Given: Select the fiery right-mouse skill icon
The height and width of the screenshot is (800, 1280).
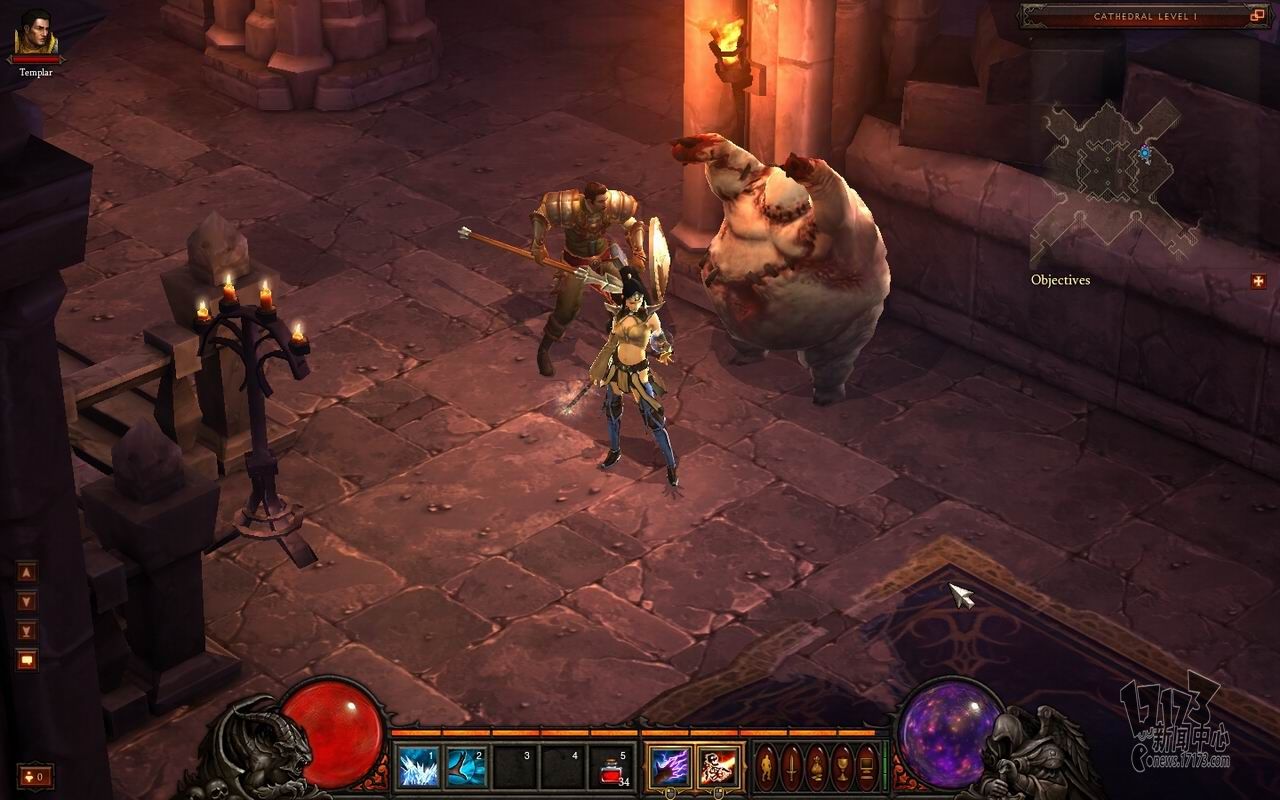Looking at the screenshot, I should tap(718, 767).
